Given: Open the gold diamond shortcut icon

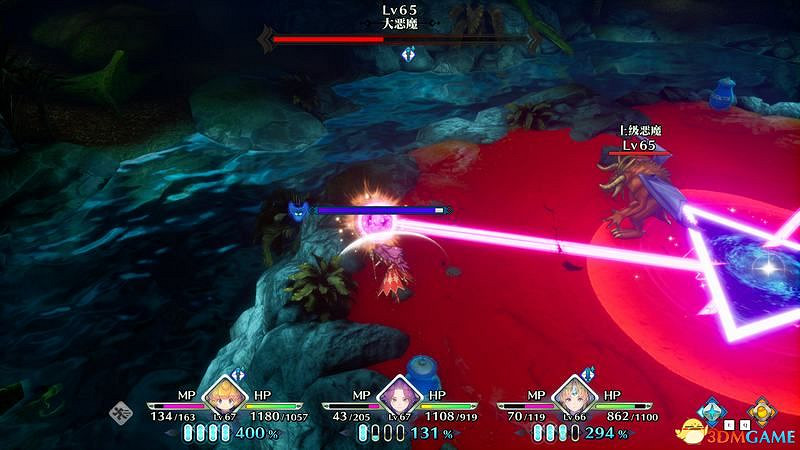Looking at the screenshot, I should pyautogui.click(x=763, y=411).
